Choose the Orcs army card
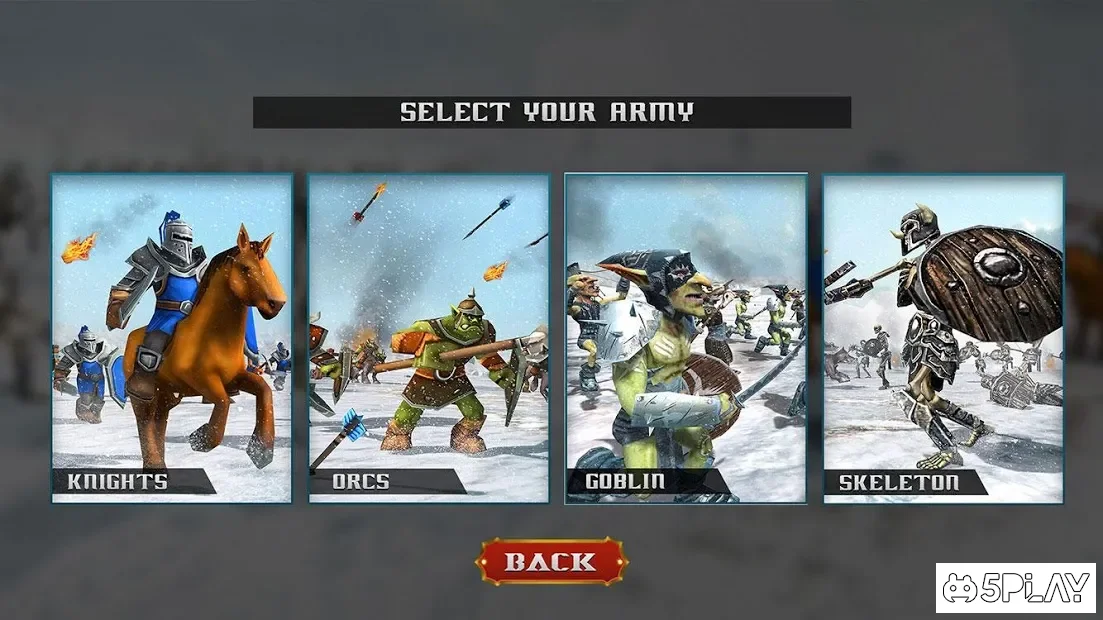 (x=428, y=338)
